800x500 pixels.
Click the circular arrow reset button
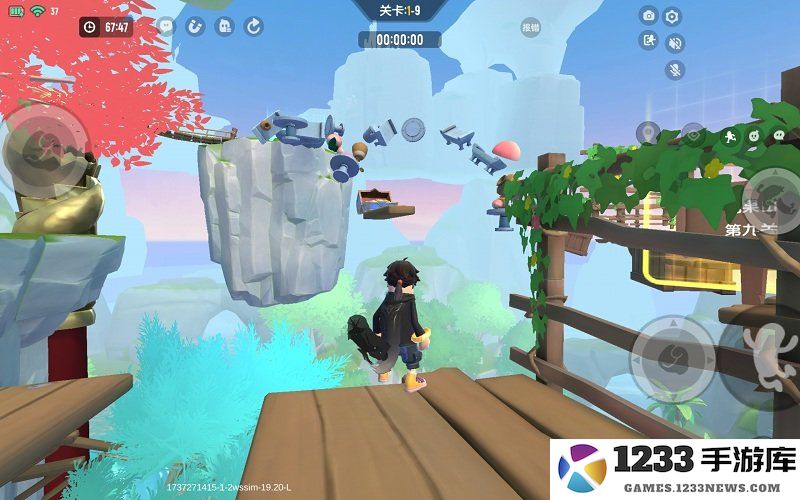[254, 27]
